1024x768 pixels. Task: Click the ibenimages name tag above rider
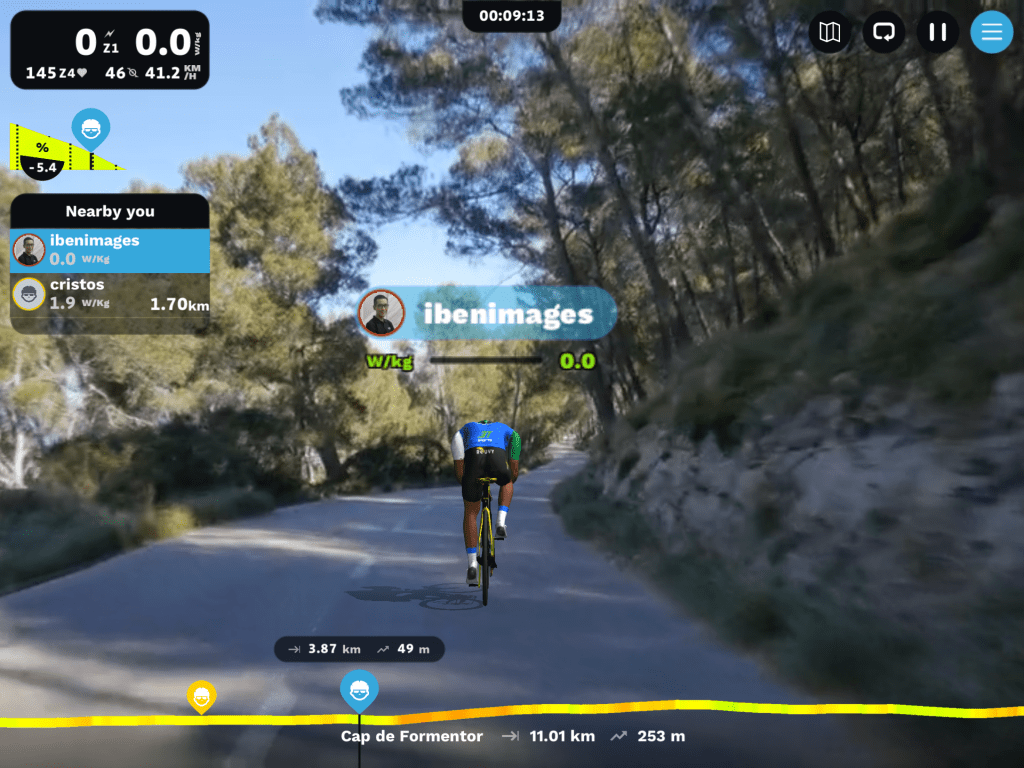(x=488, y=314)
